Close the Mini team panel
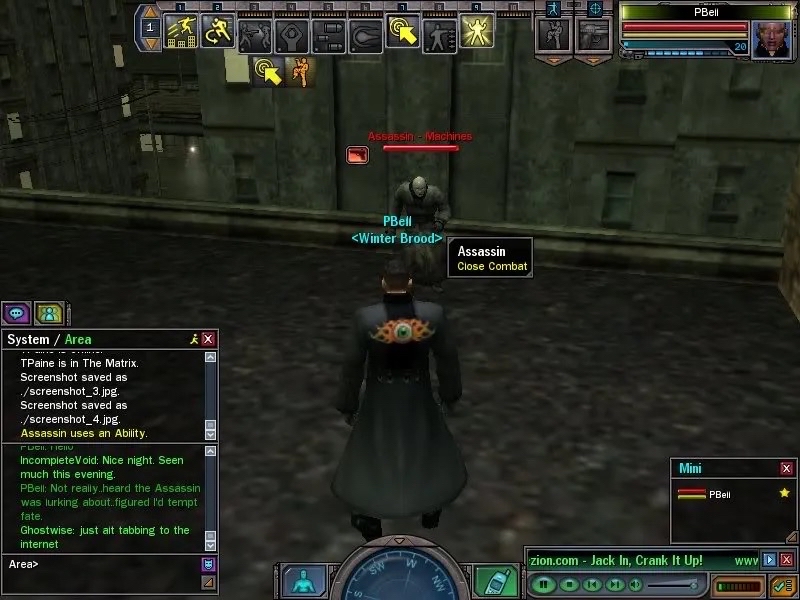 pyautogui.click(x=786, y=468)
